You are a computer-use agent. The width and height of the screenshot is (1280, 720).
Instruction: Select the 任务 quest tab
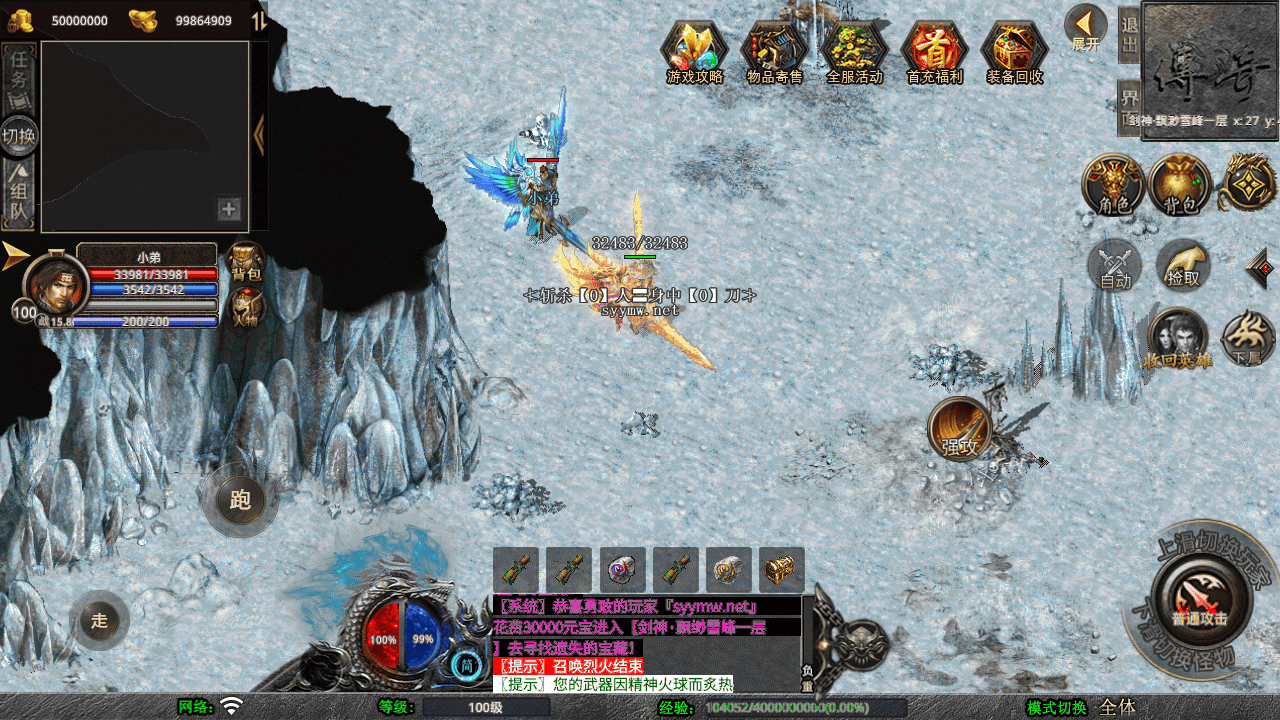point(20,75)
